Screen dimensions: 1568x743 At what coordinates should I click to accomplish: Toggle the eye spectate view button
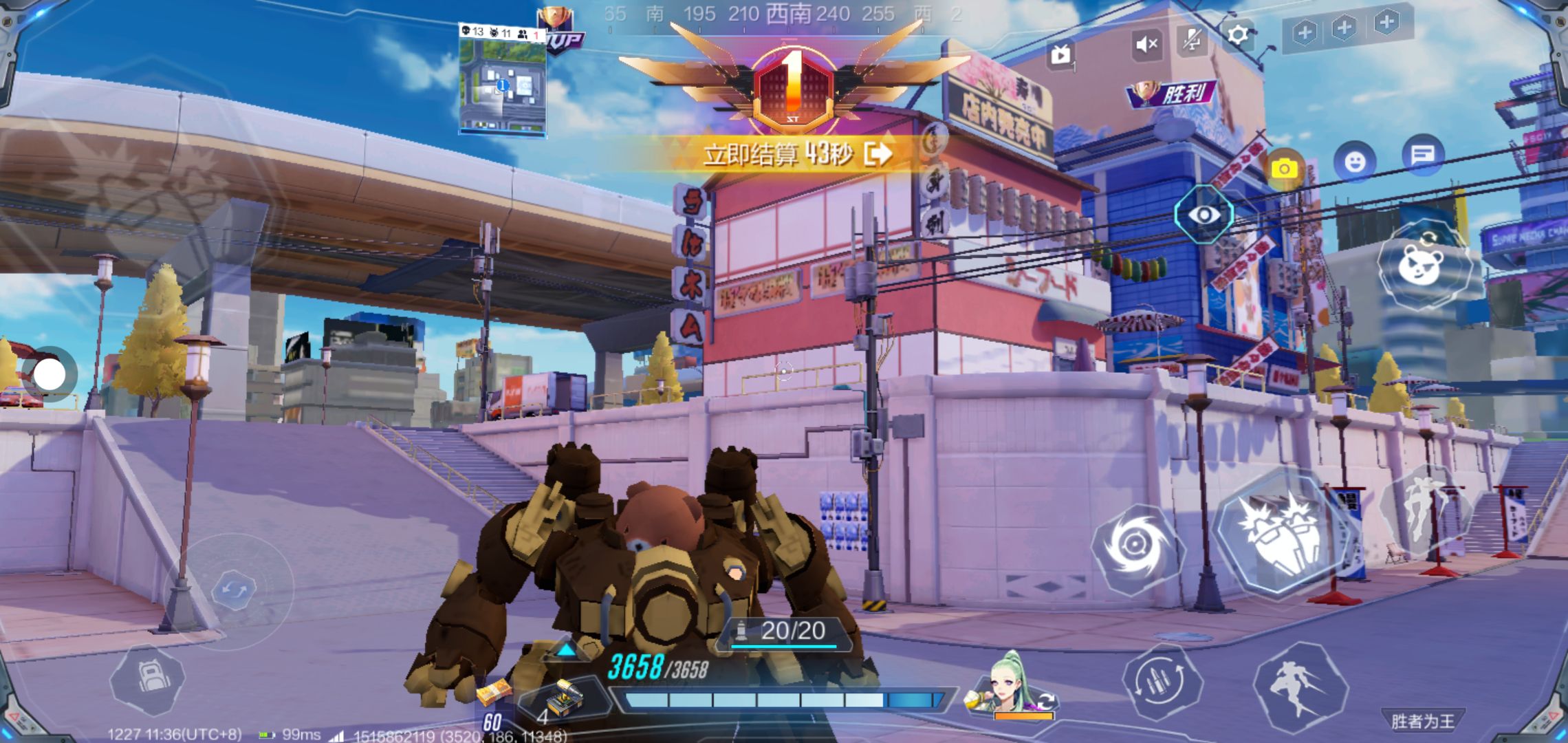click(x=1204, y=215)
